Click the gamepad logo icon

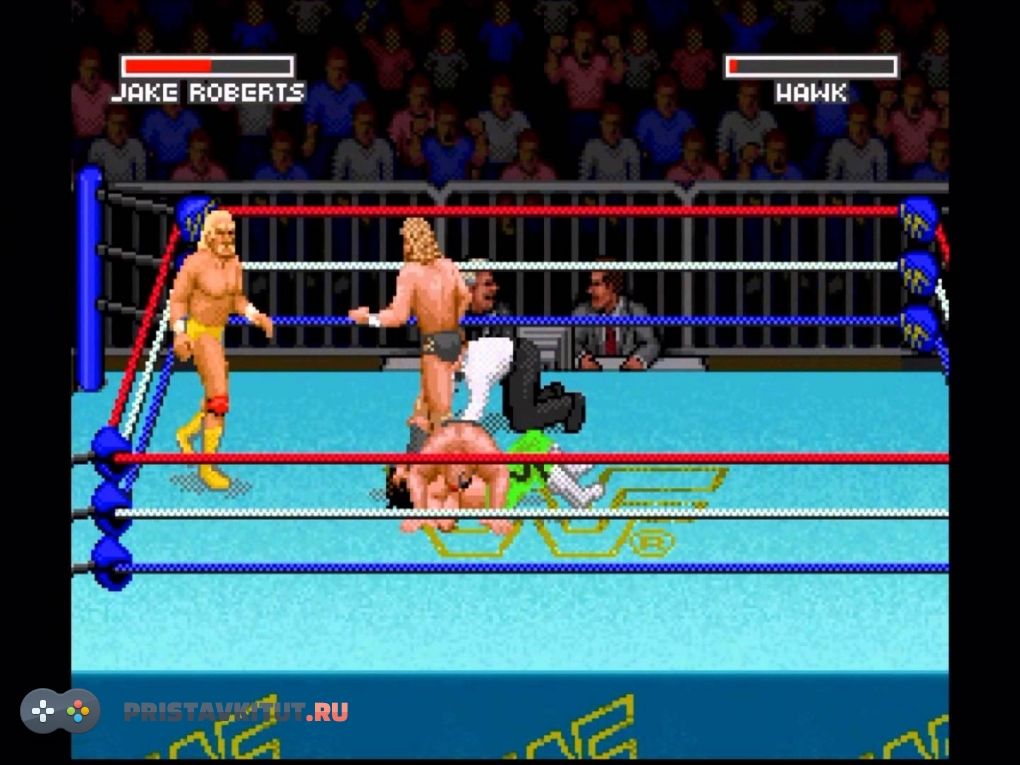pos(60,711)
